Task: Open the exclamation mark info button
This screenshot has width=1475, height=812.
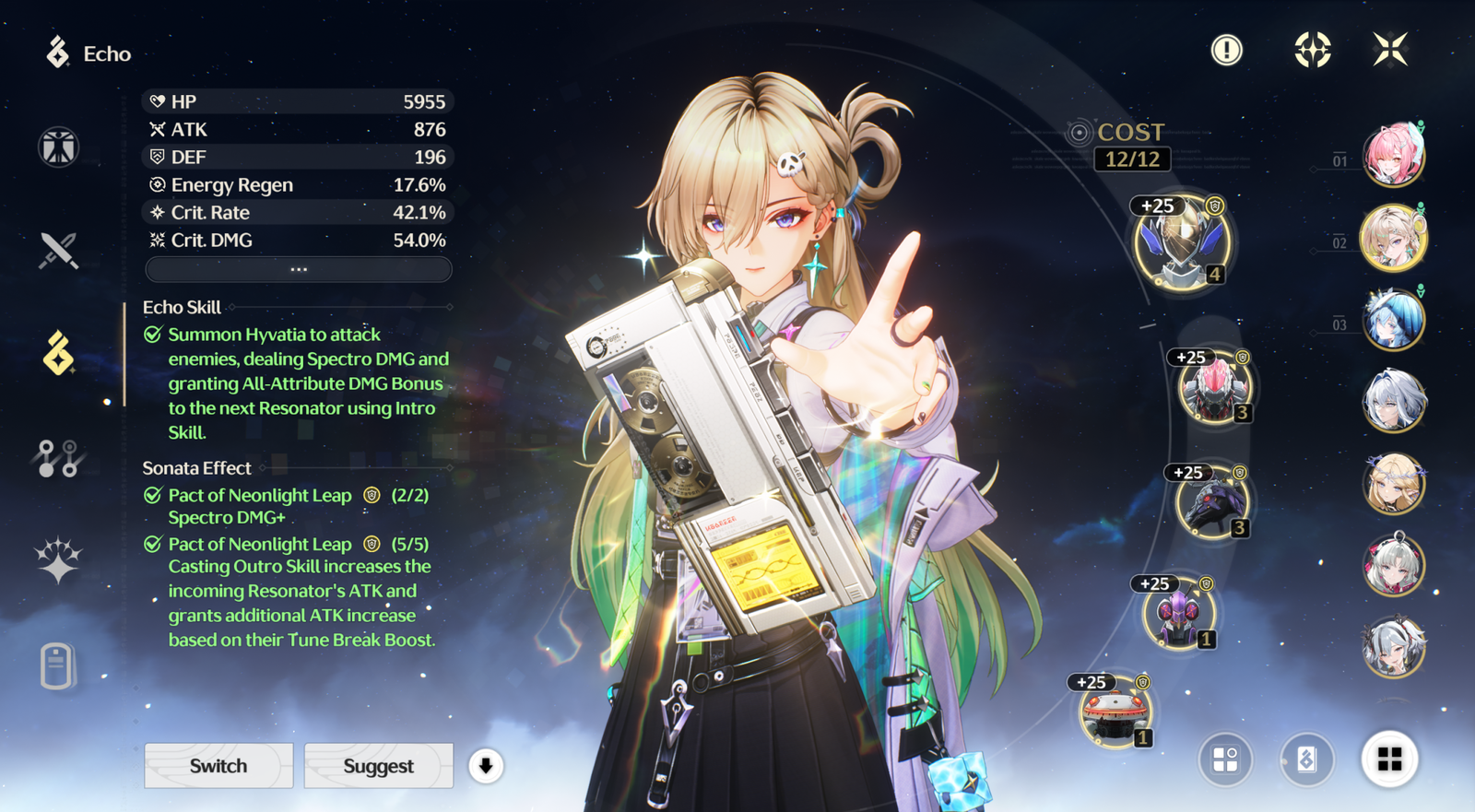Action: tap(1226, 50)
